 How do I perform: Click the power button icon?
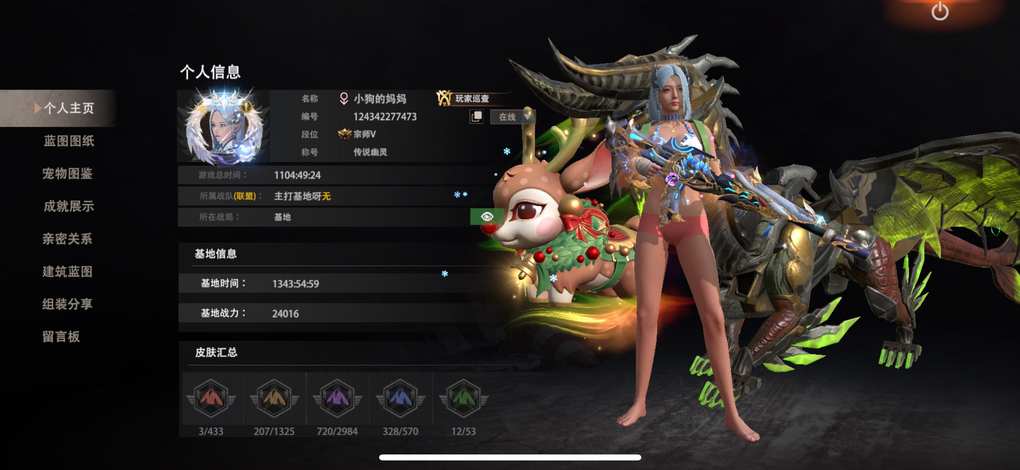pos(939,12)
